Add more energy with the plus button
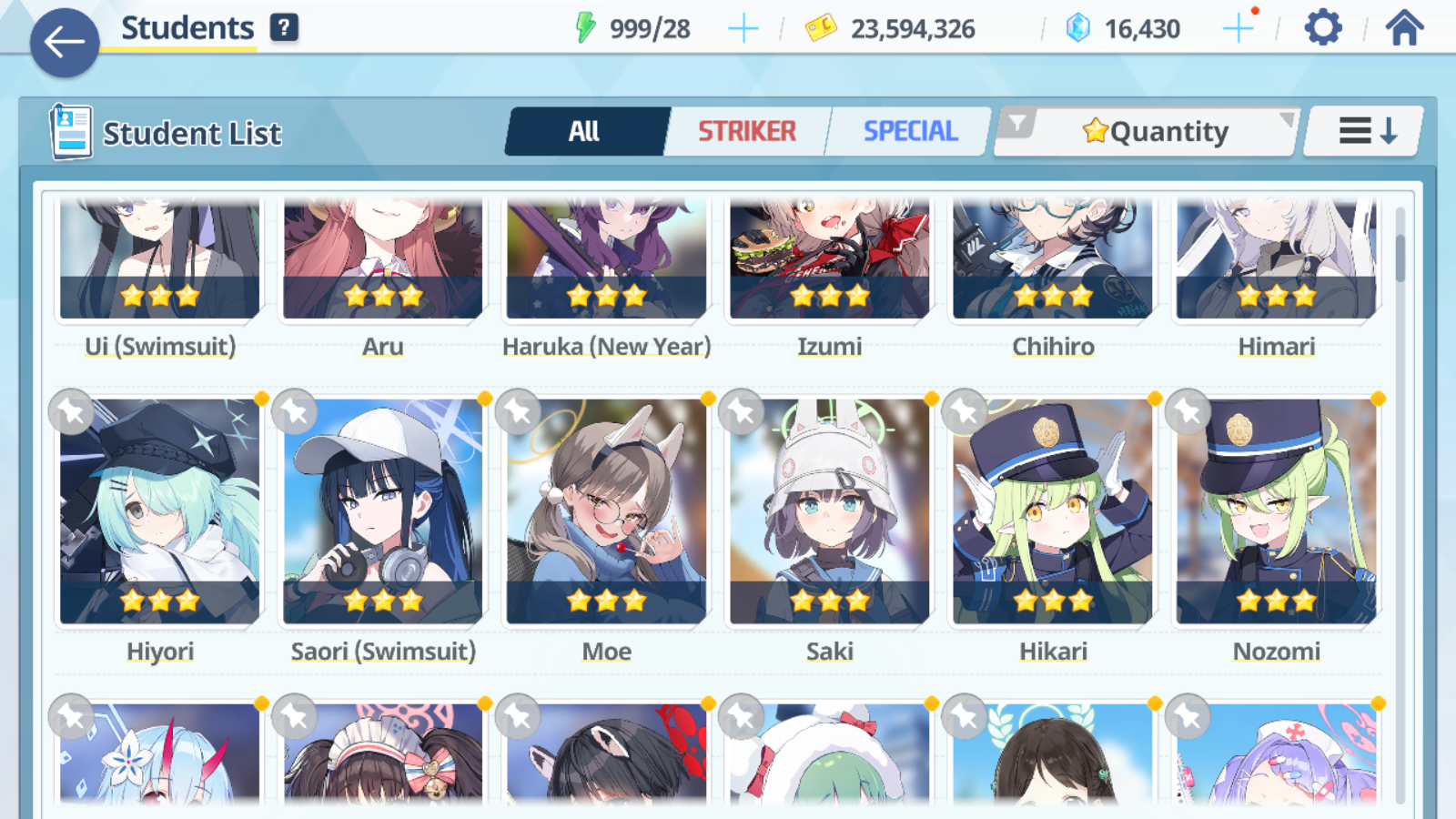 (x=743, y=29)
